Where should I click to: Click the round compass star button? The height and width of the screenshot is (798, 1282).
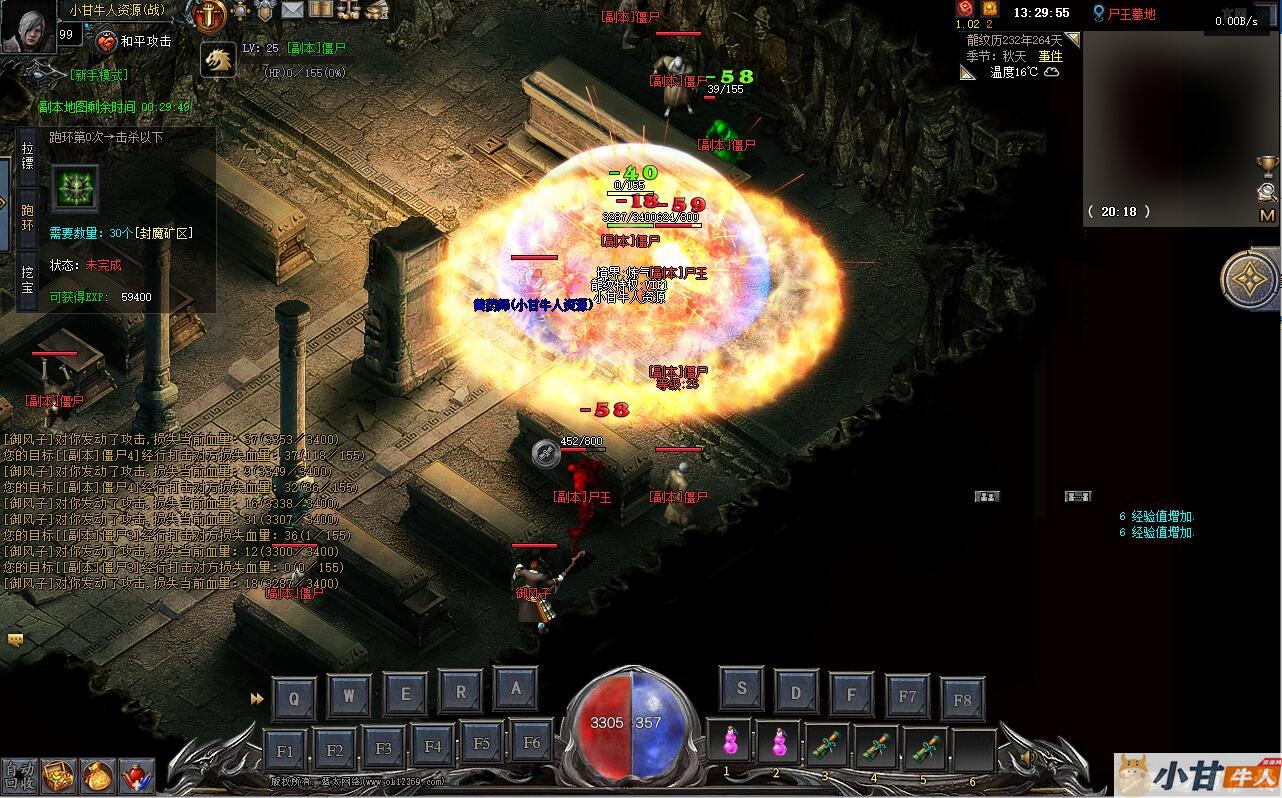pyautogui.click(x=1250, y=279)
